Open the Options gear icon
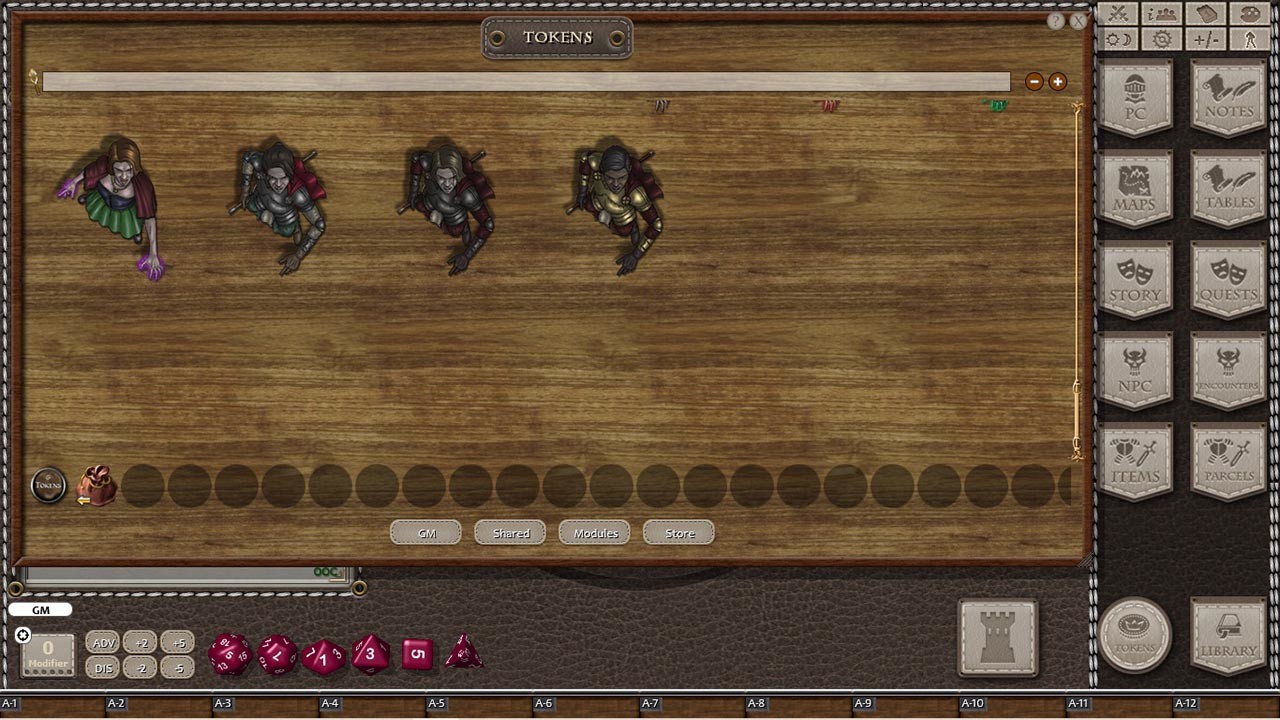This screenshot has height=720, width=1280. 1160,38
